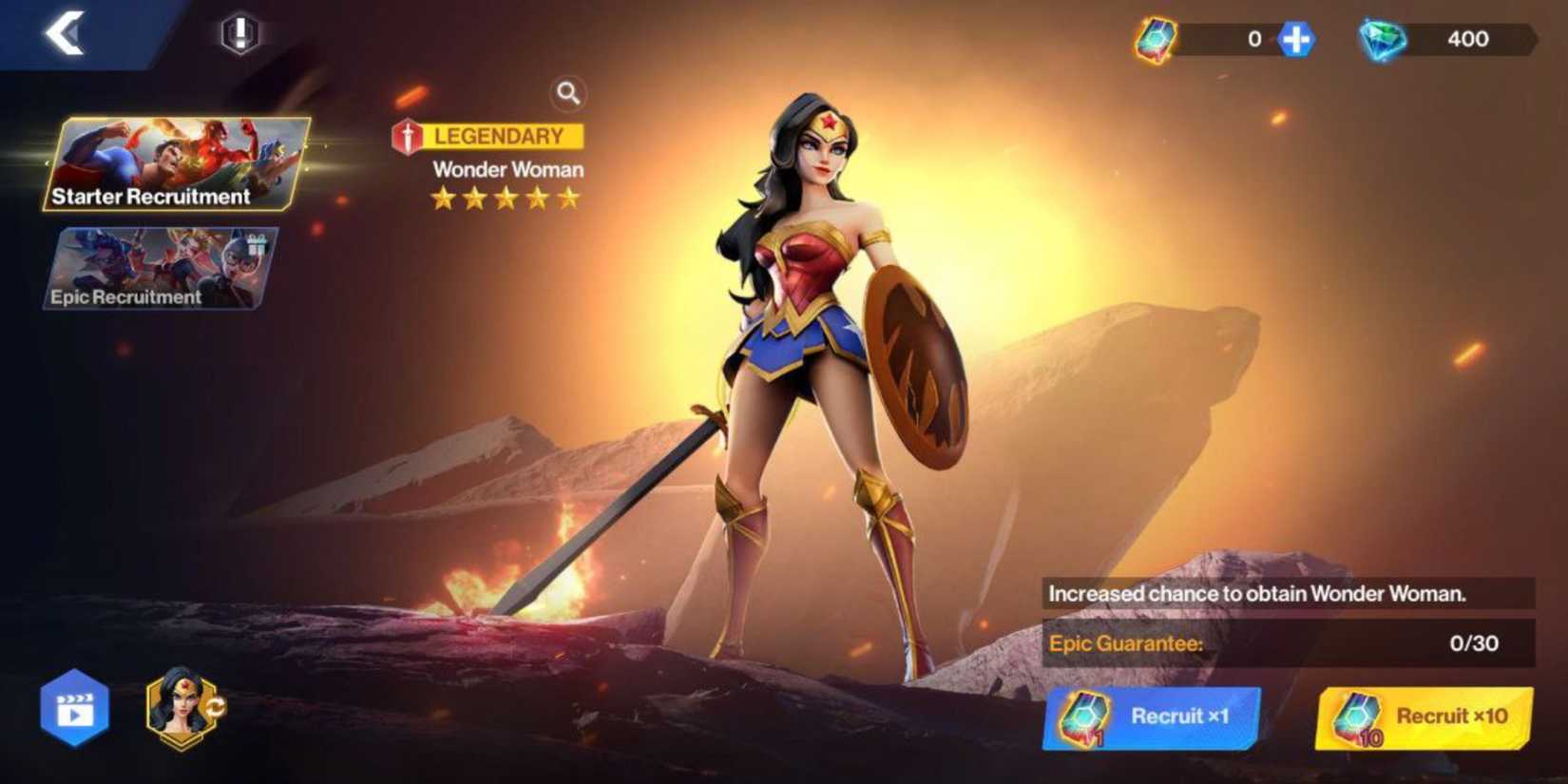Open the magnifier search icon near Legendary banner
Viewport: 1568px width, 784px height.
[568, 93]
